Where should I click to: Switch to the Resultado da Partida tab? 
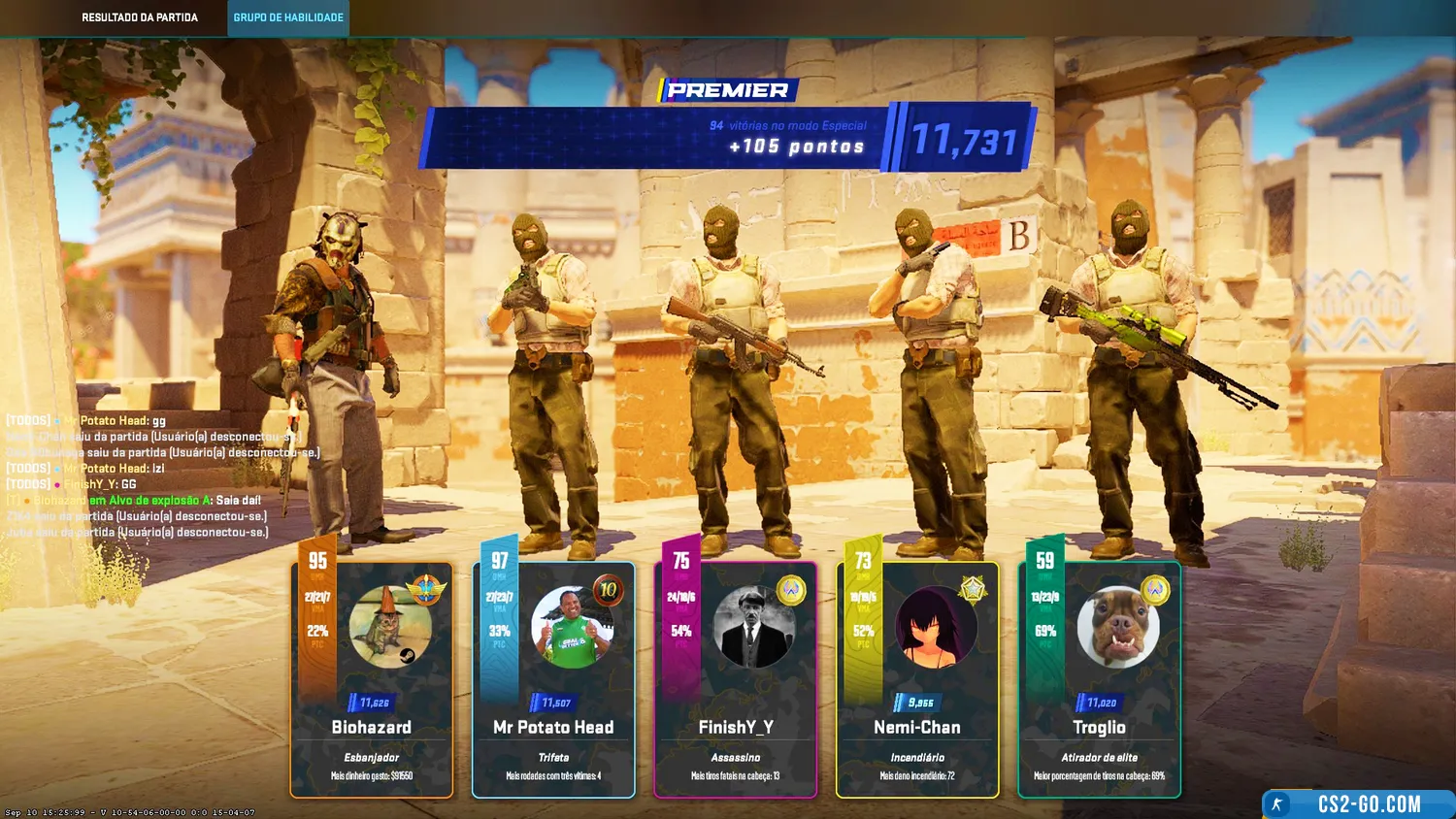tap(140, 17)
